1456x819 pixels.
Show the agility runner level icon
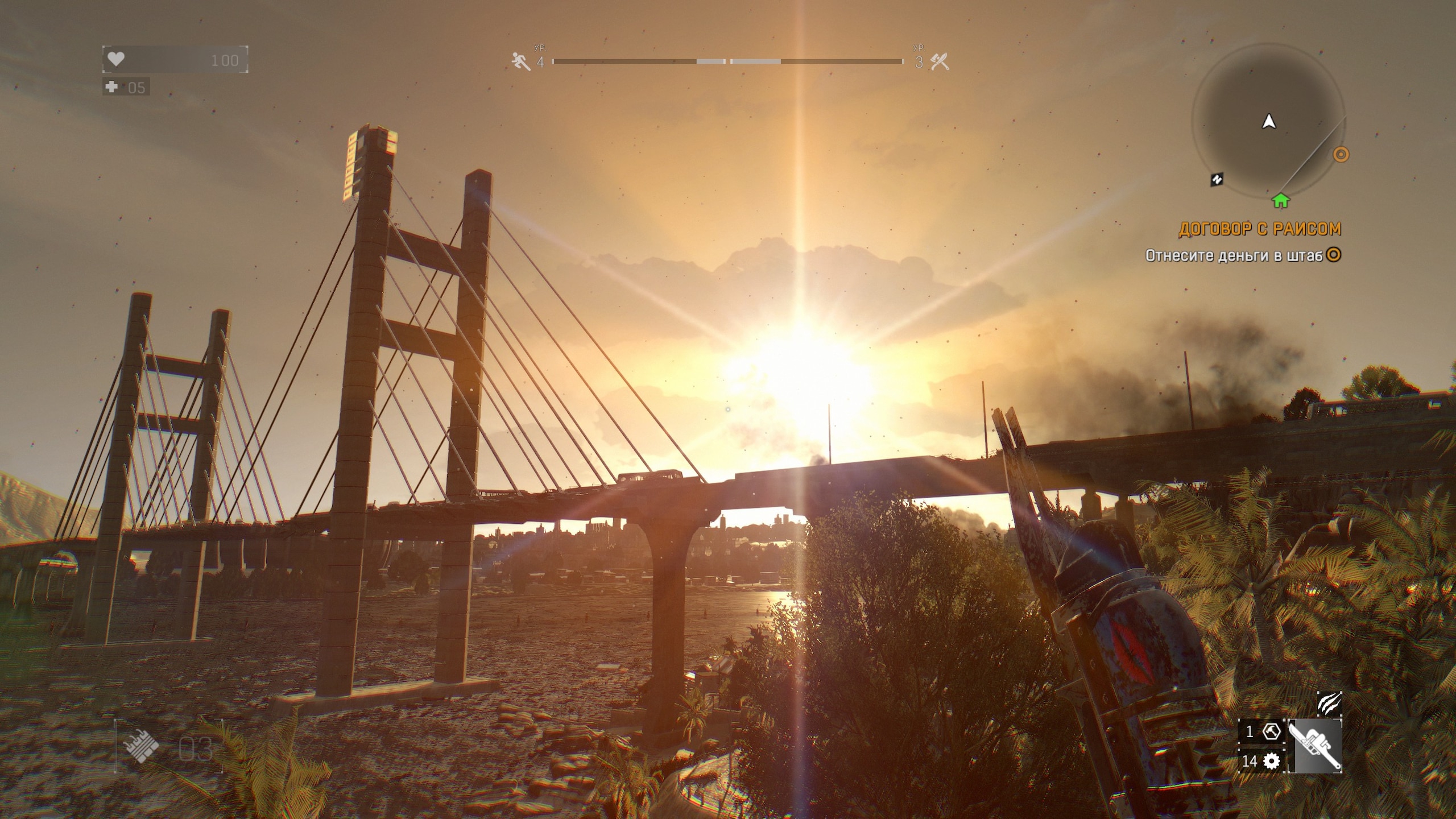520,61
